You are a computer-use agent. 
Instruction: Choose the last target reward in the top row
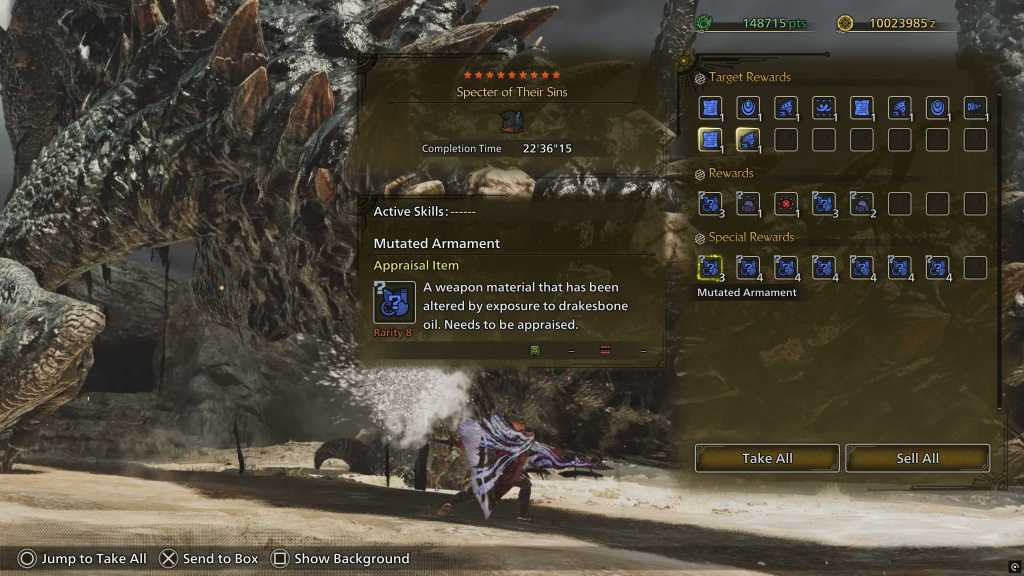975,108
